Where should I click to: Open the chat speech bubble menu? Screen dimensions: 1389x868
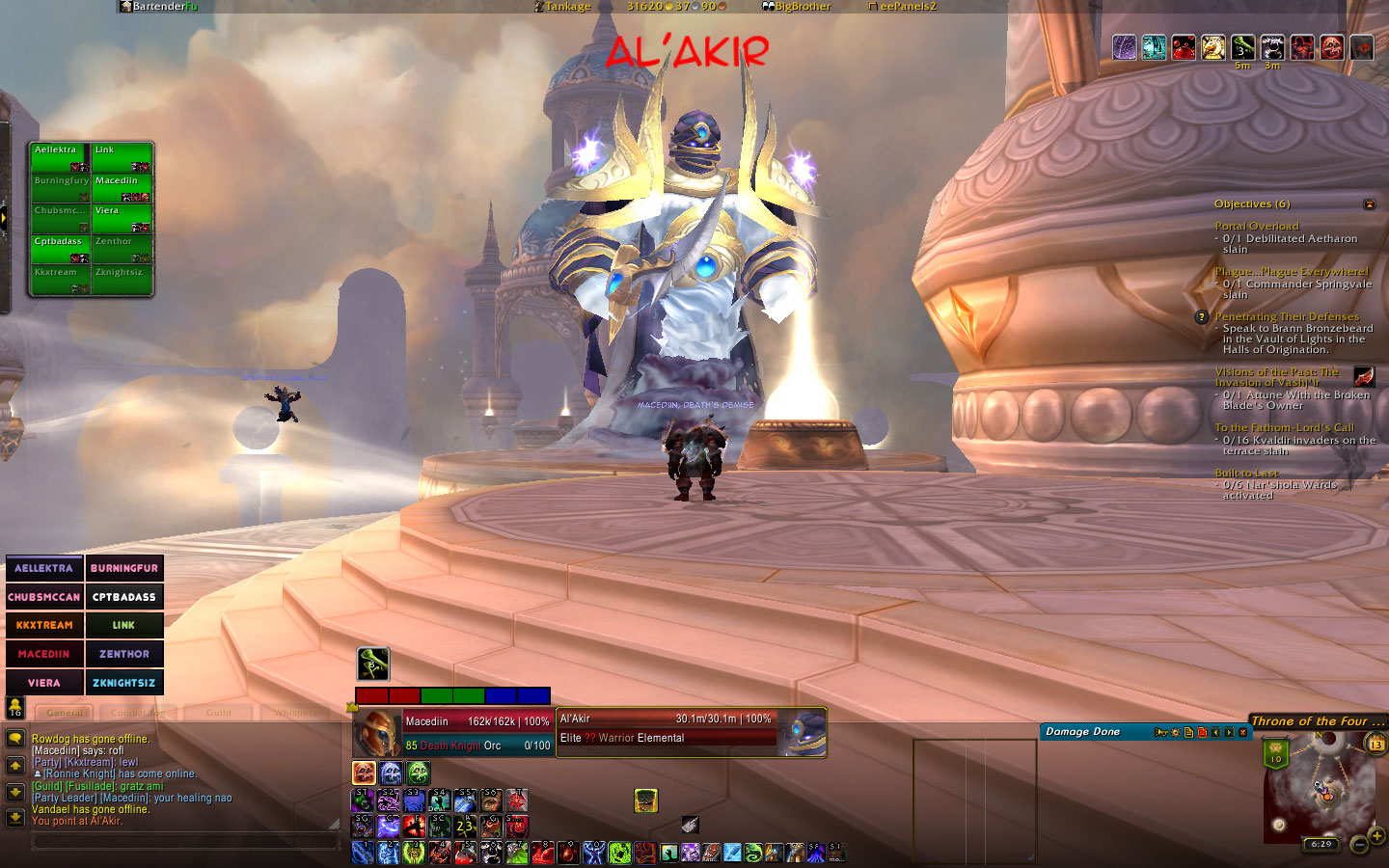[x=15, y=739]
